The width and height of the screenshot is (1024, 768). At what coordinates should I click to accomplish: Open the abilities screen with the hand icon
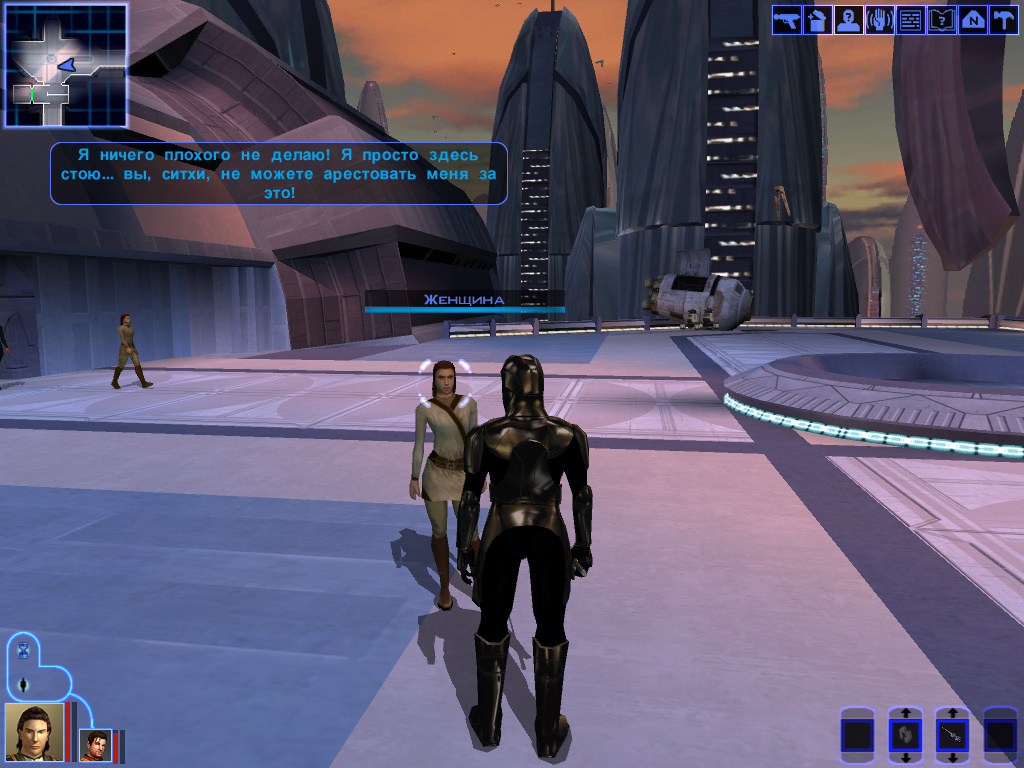879,20
